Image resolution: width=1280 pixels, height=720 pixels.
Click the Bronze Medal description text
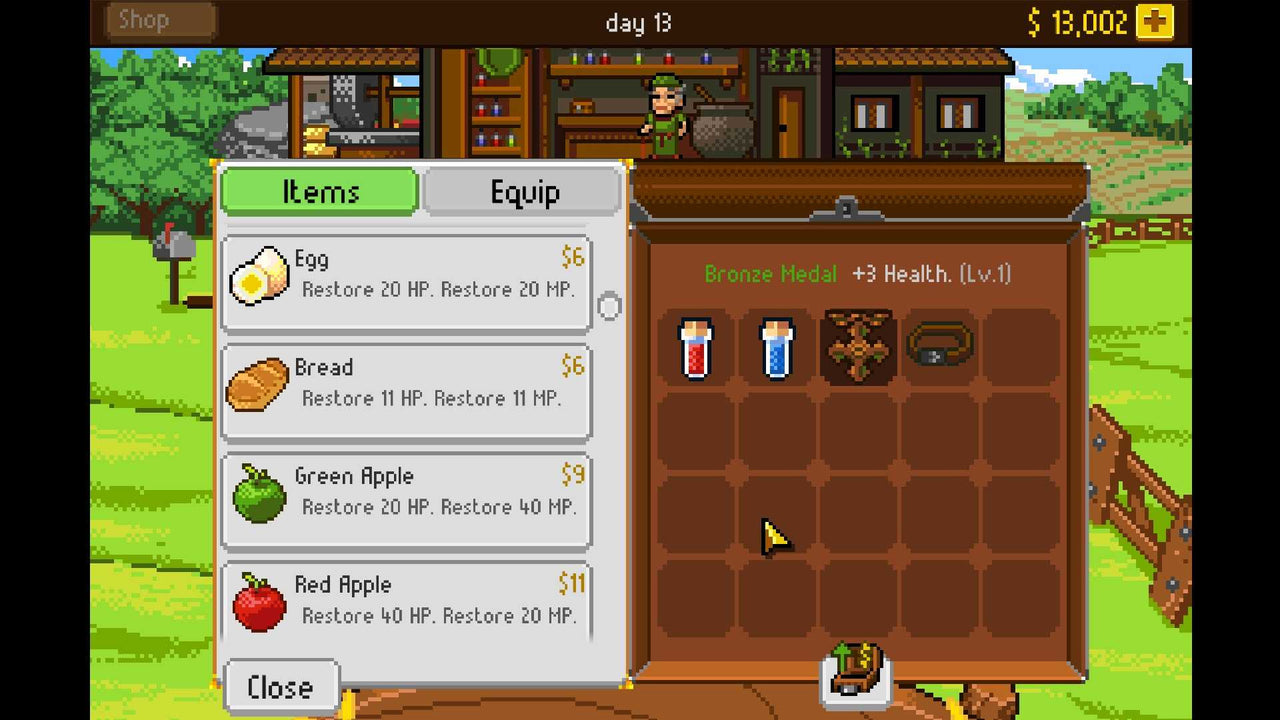(x=858, y=274)
